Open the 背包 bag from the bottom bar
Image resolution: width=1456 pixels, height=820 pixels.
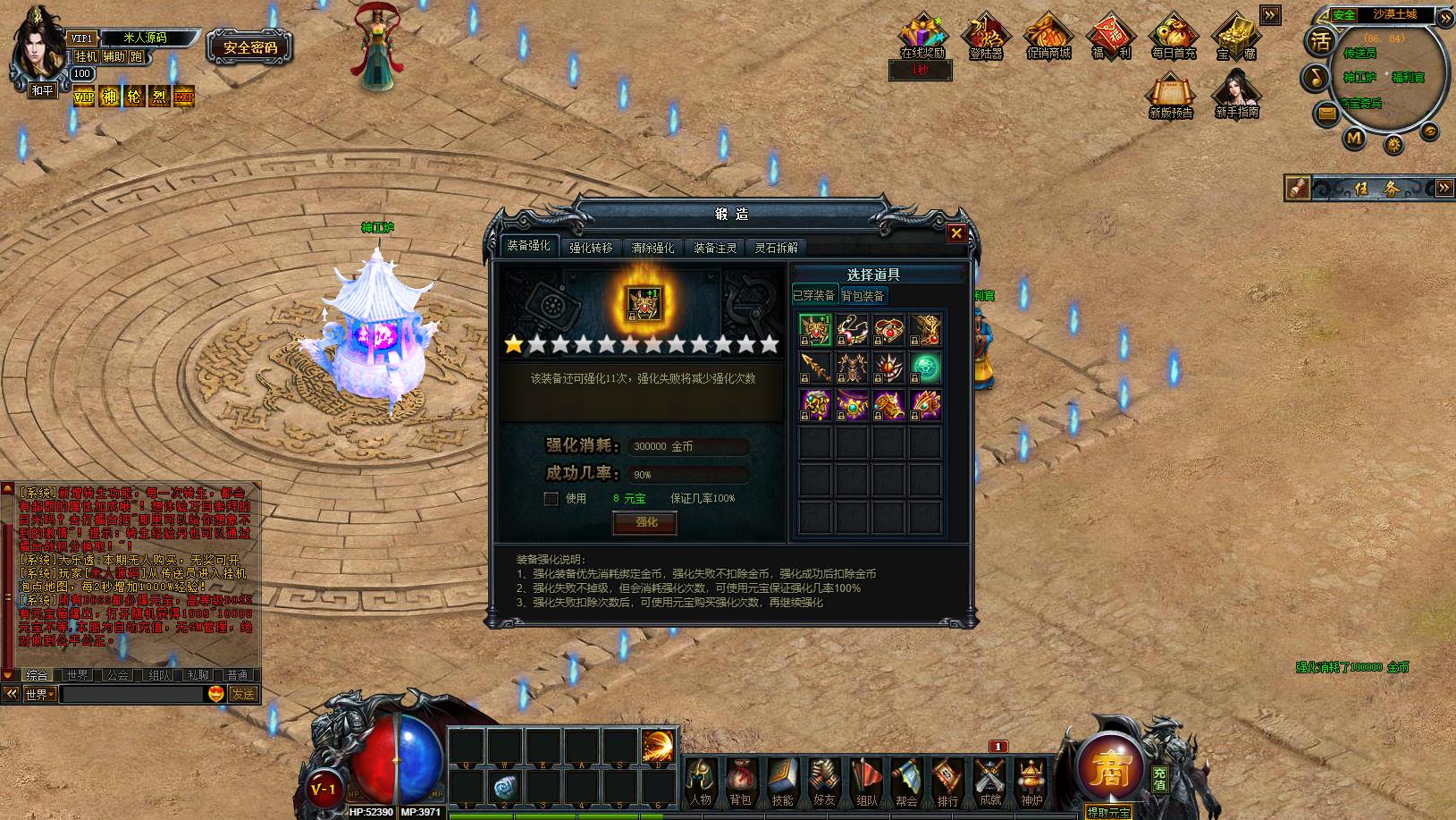tap(740, 782)
